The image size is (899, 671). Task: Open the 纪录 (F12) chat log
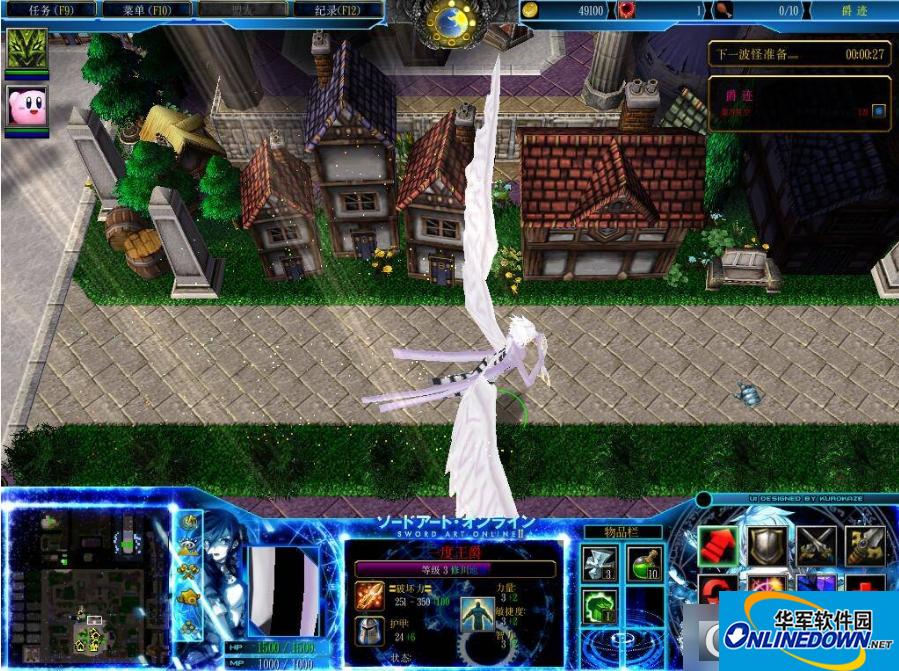click(x=338, y=10)
